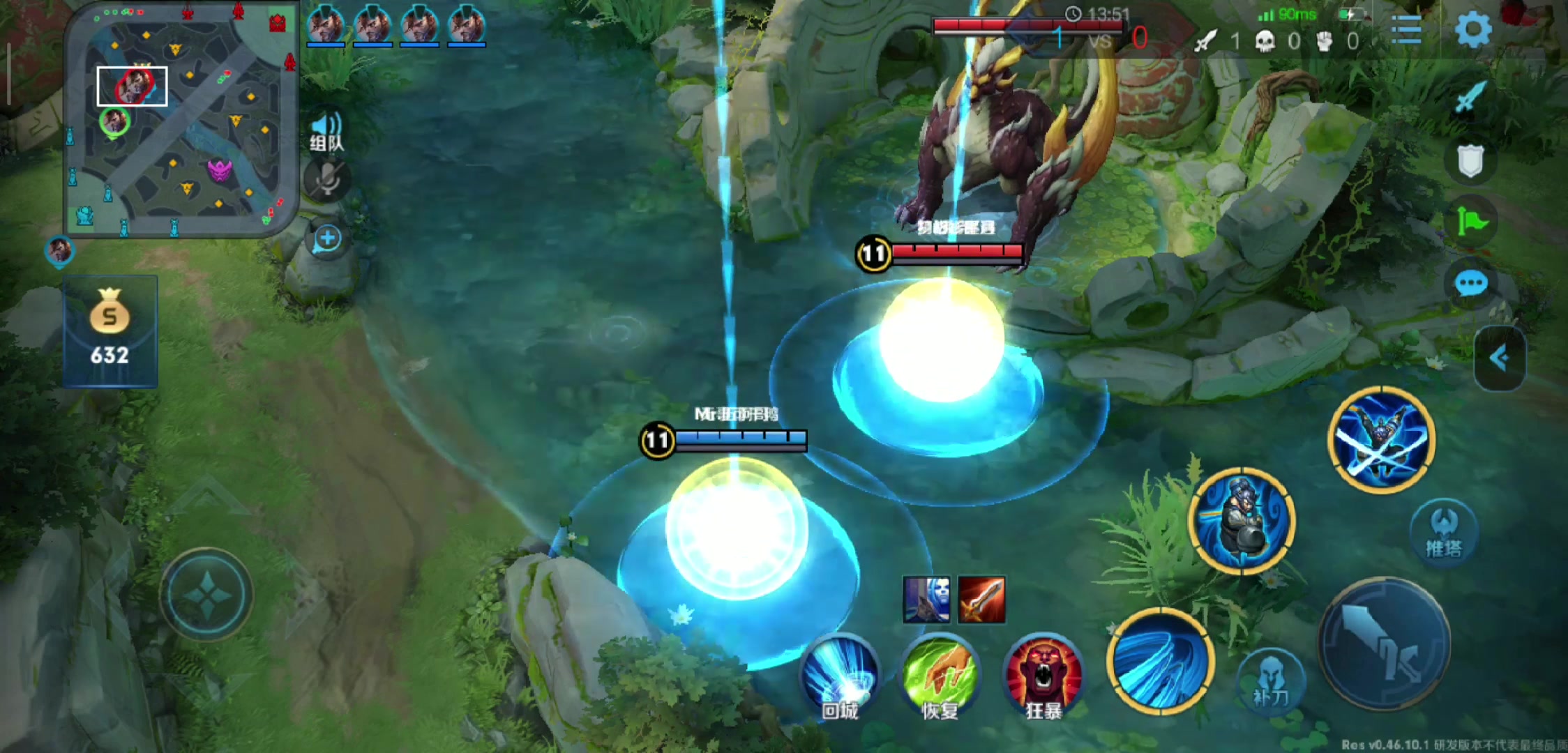Cast the crossed-slash ultimate skill
The width and height of the screenshot is (1568, 753).
pos(1381,440)
